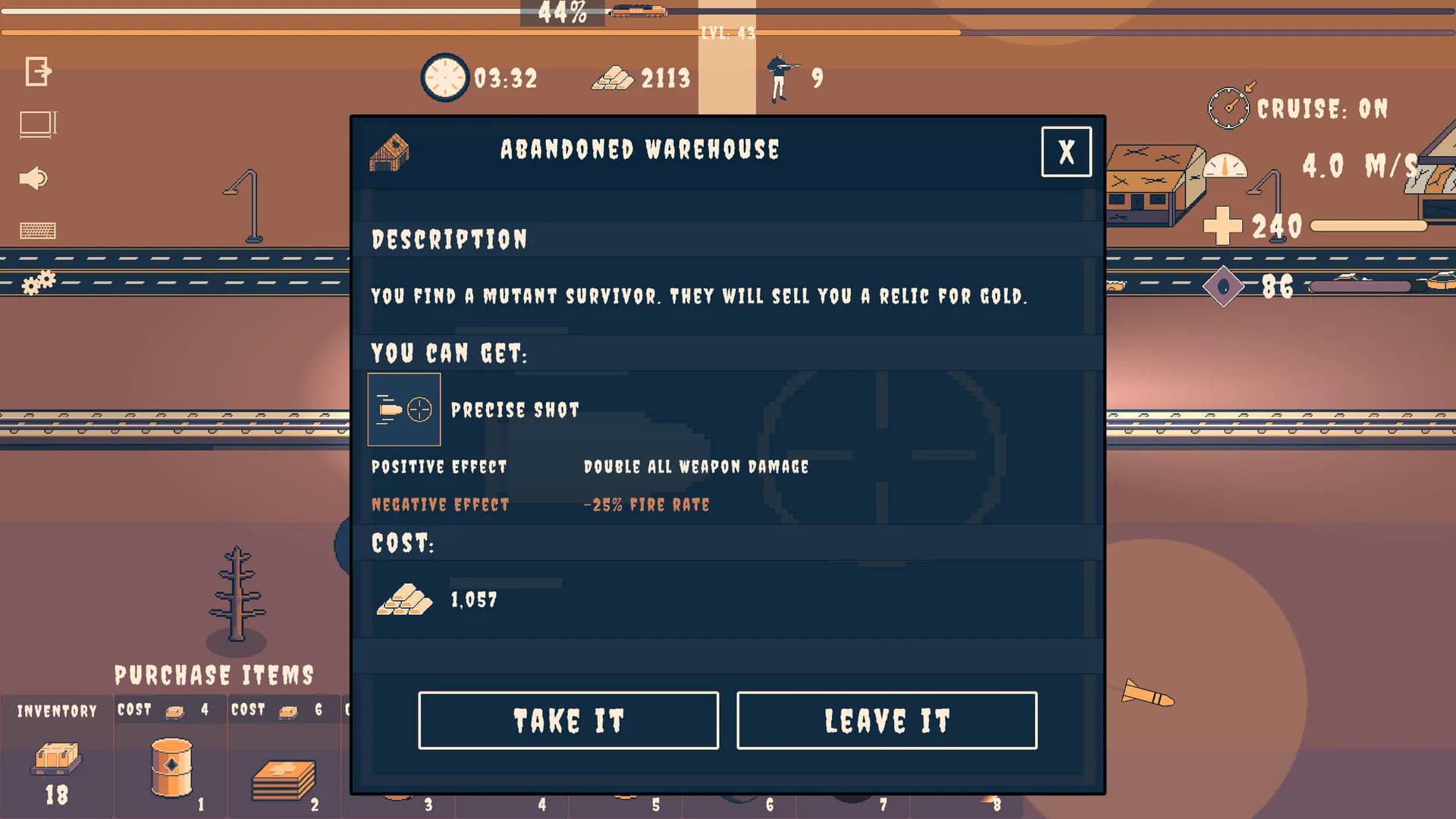Viewport: 1456px width, 819px height.
Task: Mute the game sound with speaker icon
Action: point(34,178)
